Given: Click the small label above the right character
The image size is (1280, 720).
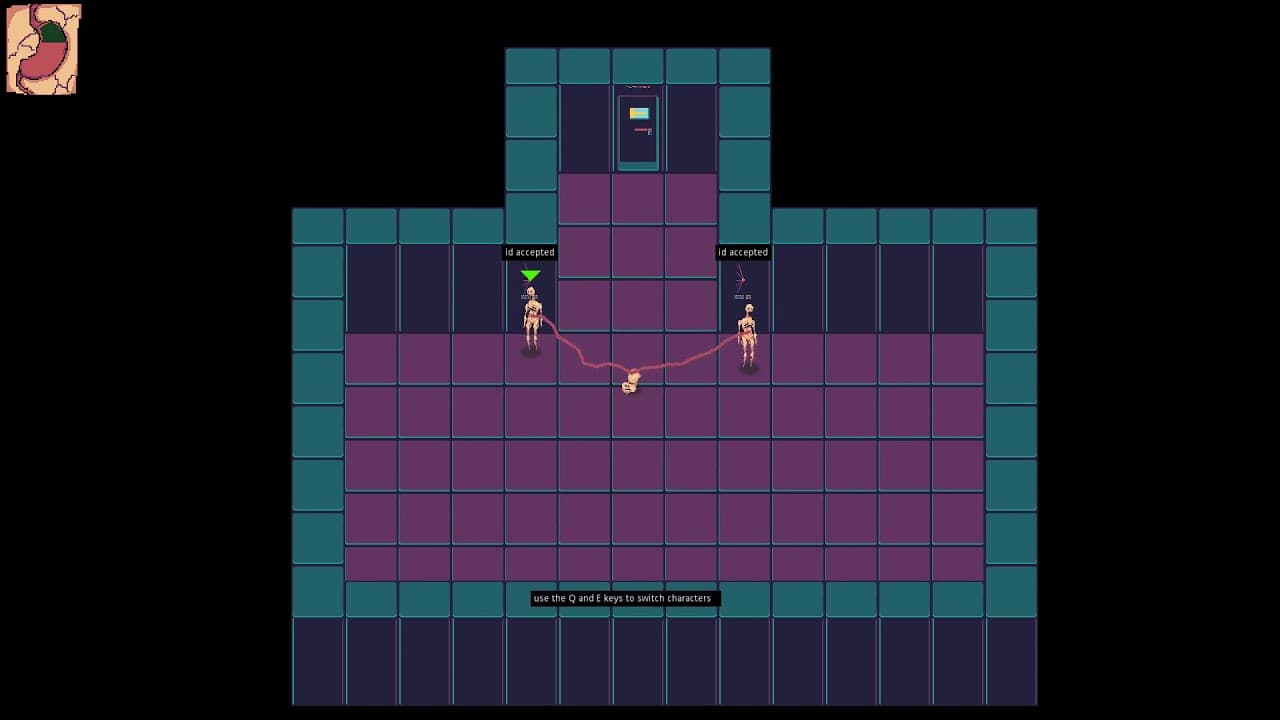Looking at the screenshot, I should (743, 298).
